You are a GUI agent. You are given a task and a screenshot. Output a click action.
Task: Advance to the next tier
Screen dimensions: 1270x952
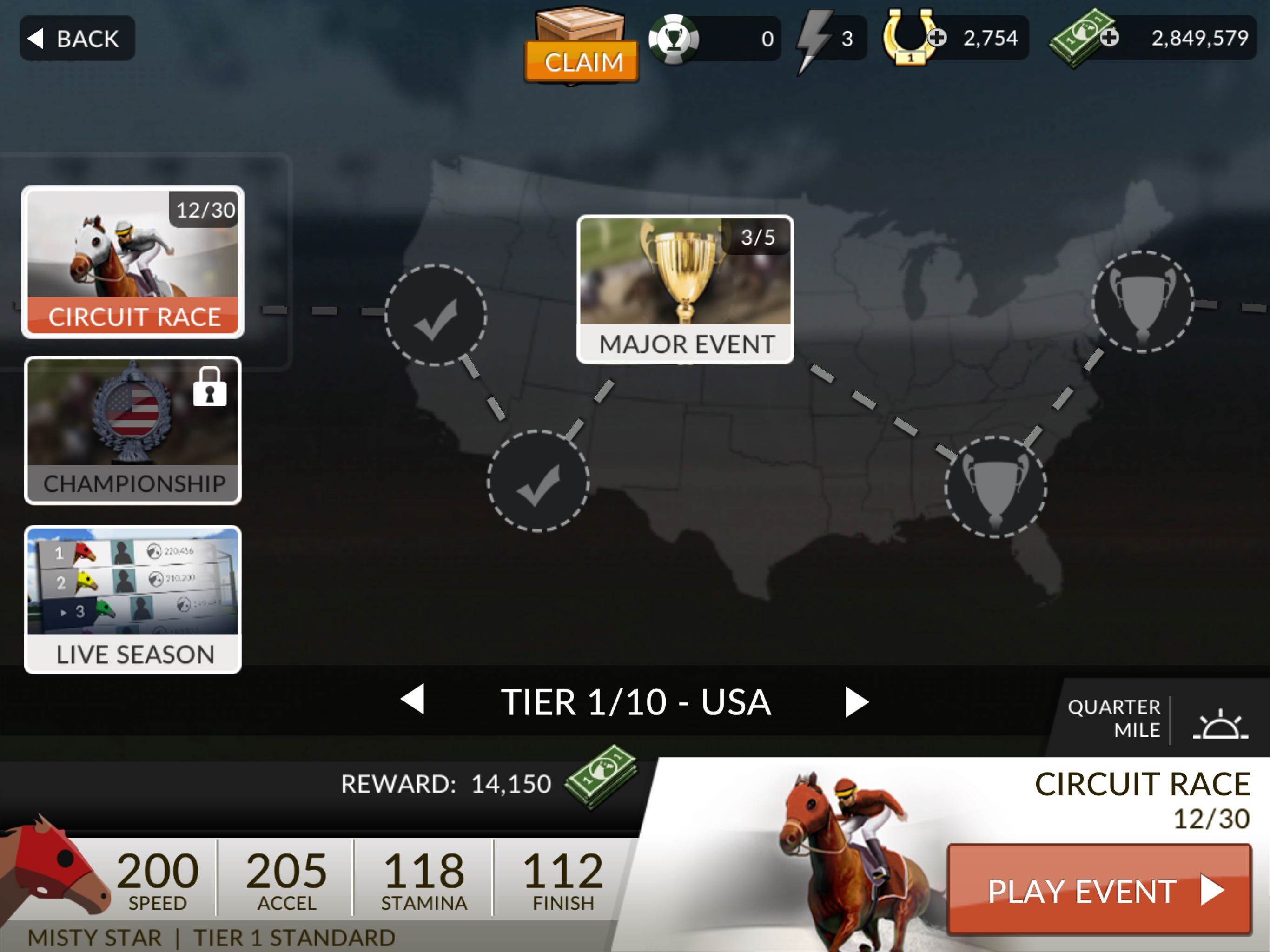[856, 701]
